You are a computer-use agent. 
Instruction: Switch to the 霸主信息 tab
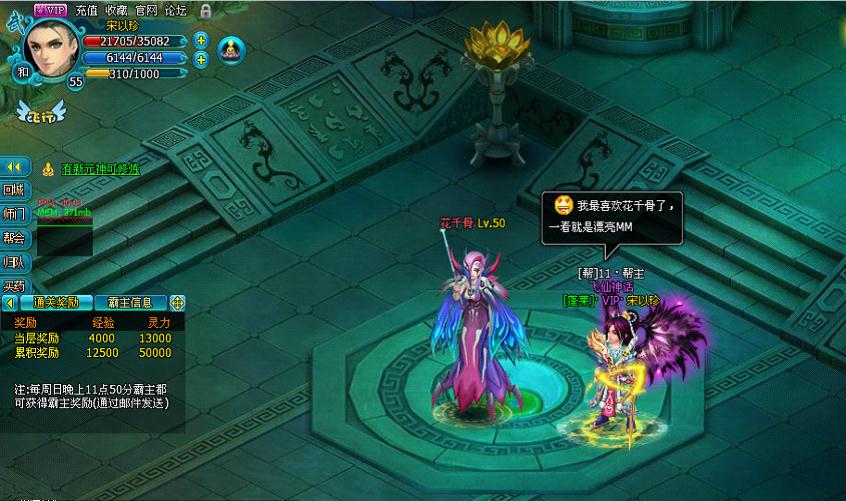(130, 302)
